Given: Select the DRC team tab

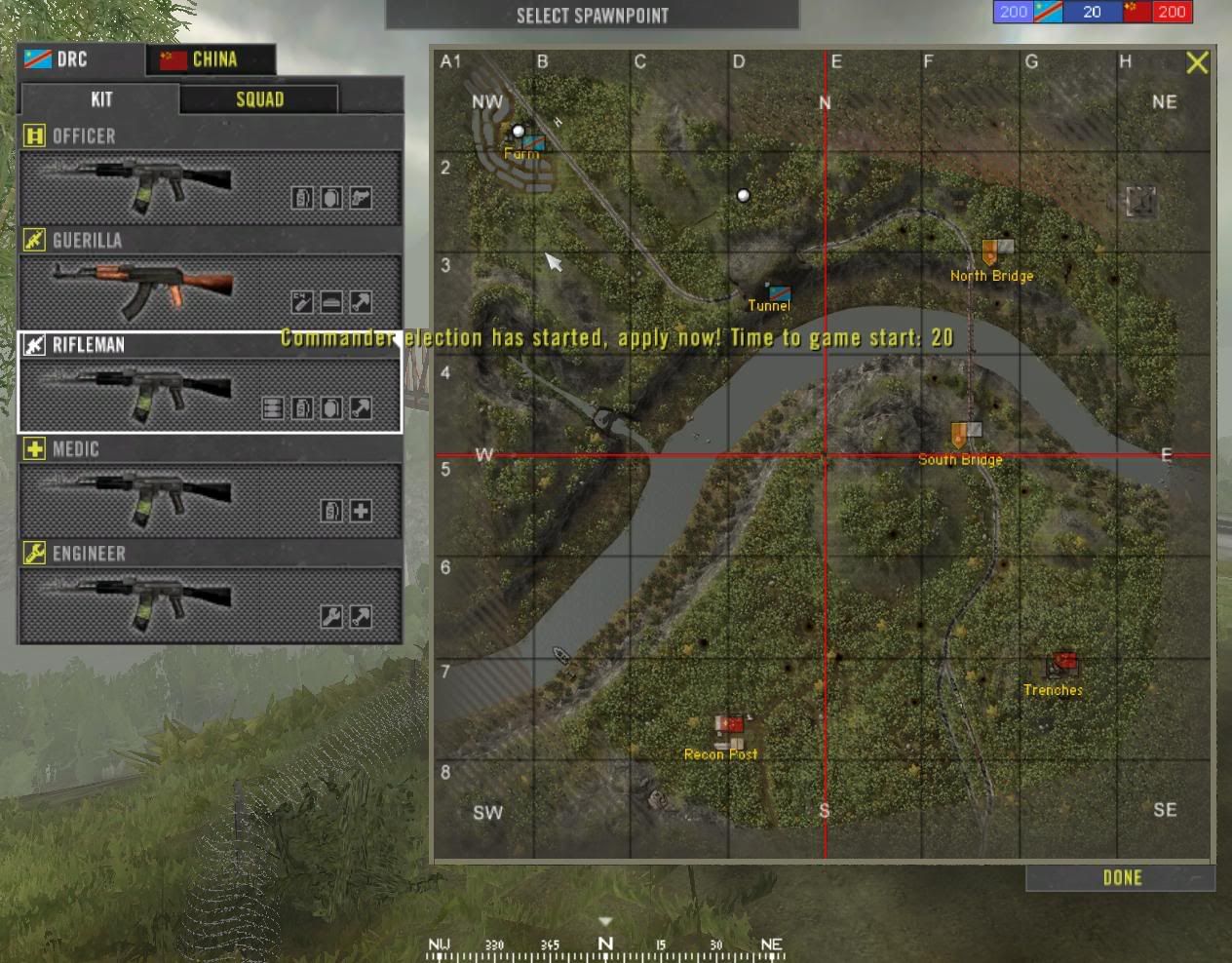Looking at the screenshot, I should point(80,59).
